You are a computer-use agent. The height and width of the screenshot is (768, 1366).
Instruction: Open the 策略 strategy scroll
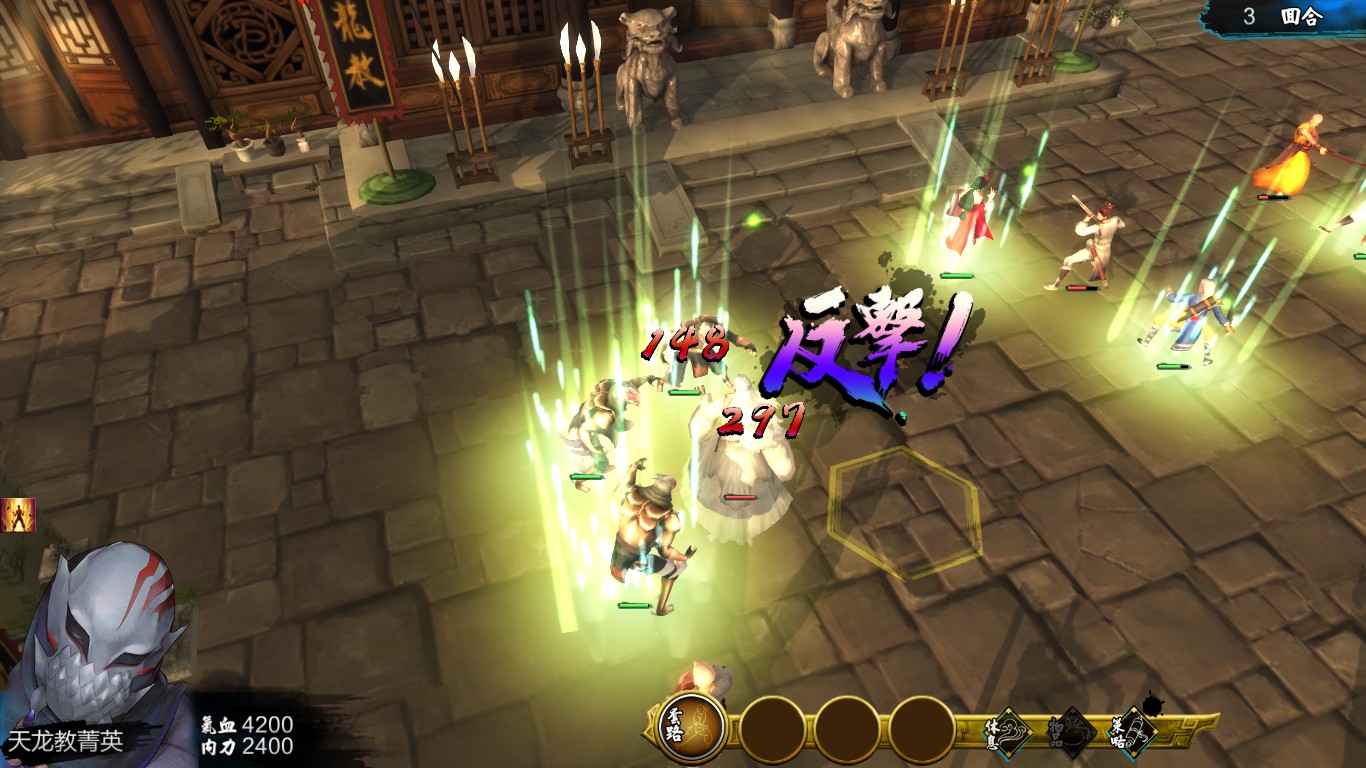point(1135,730)
